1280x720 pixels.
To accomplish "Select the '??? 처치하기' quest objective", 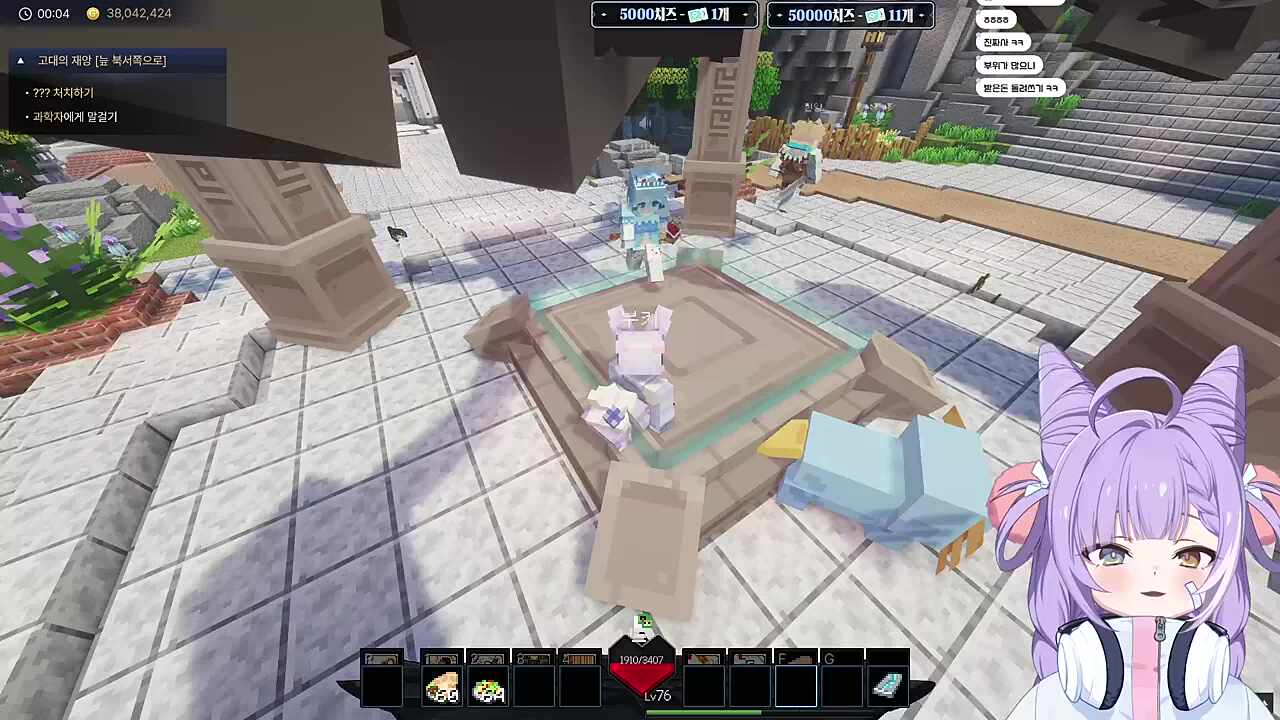I will click(x=63, y=93).
